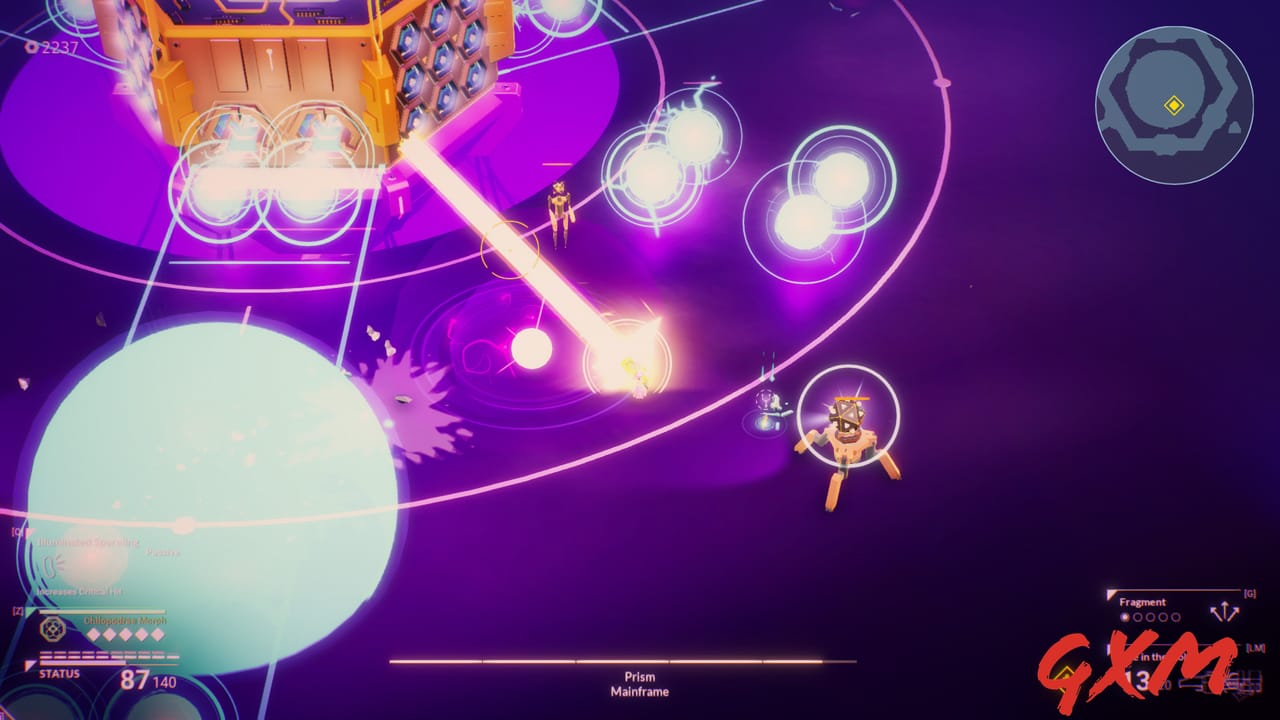The width and height of the screenshot is (1280, 720).
Task: Click the Prism Mainframe label
Action: [640, 683]
